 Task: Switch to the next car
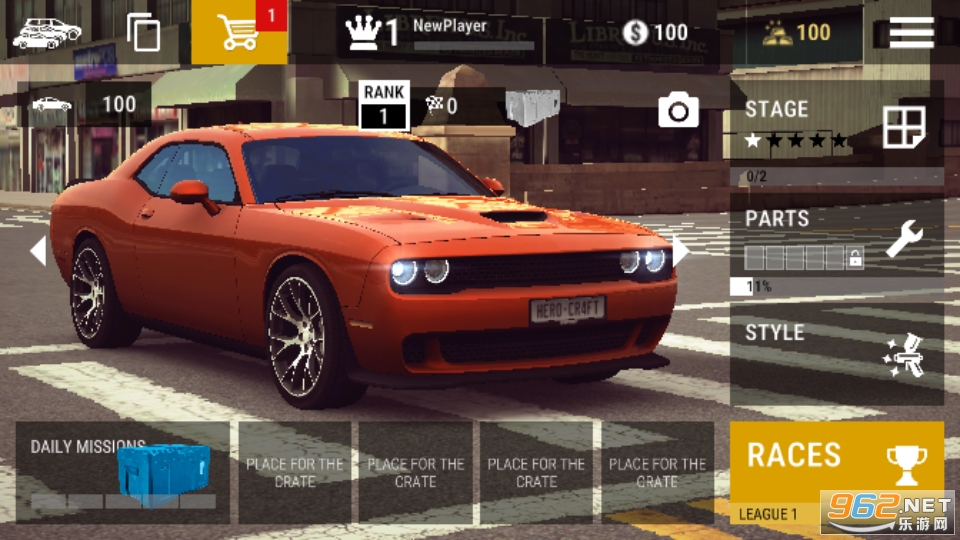(x=680, y=250)
